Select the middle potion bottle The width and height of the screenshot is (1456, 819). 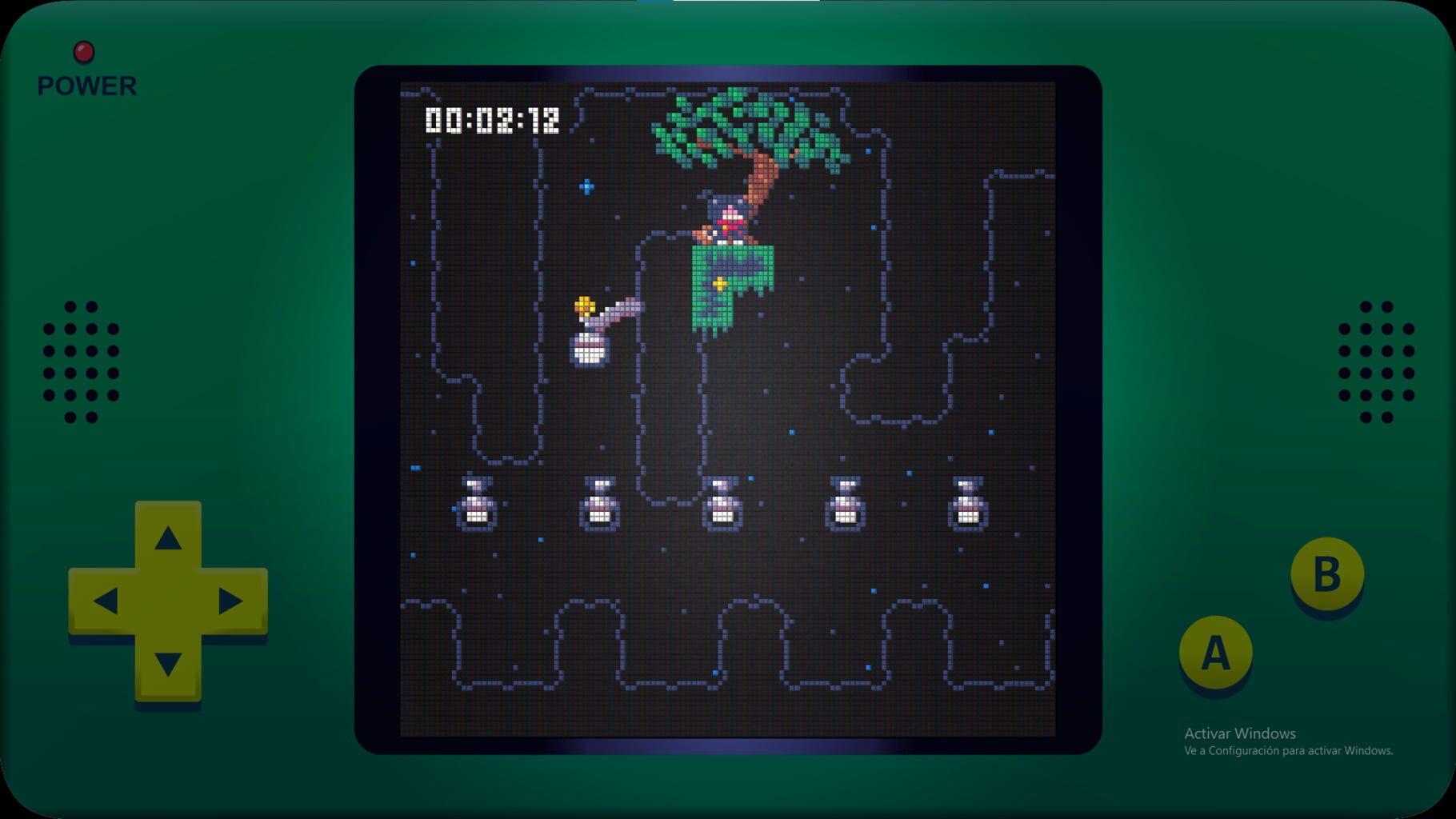(x=722, y=504)
